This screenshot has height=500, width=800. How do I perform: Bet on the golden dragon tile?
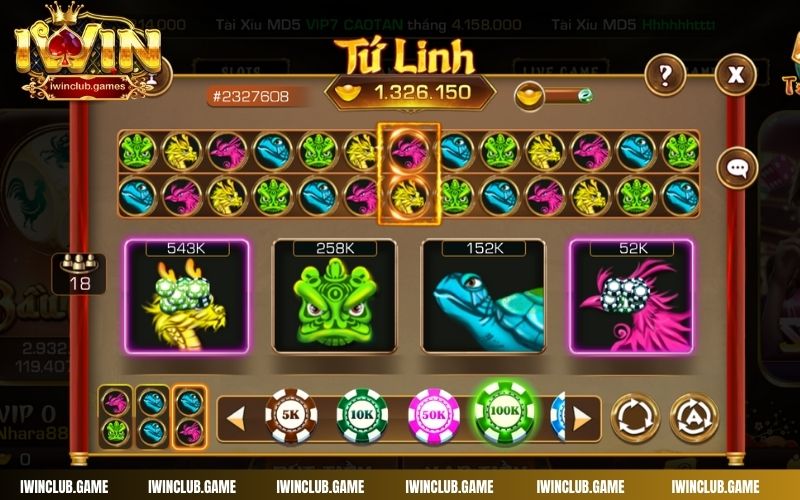186,295
